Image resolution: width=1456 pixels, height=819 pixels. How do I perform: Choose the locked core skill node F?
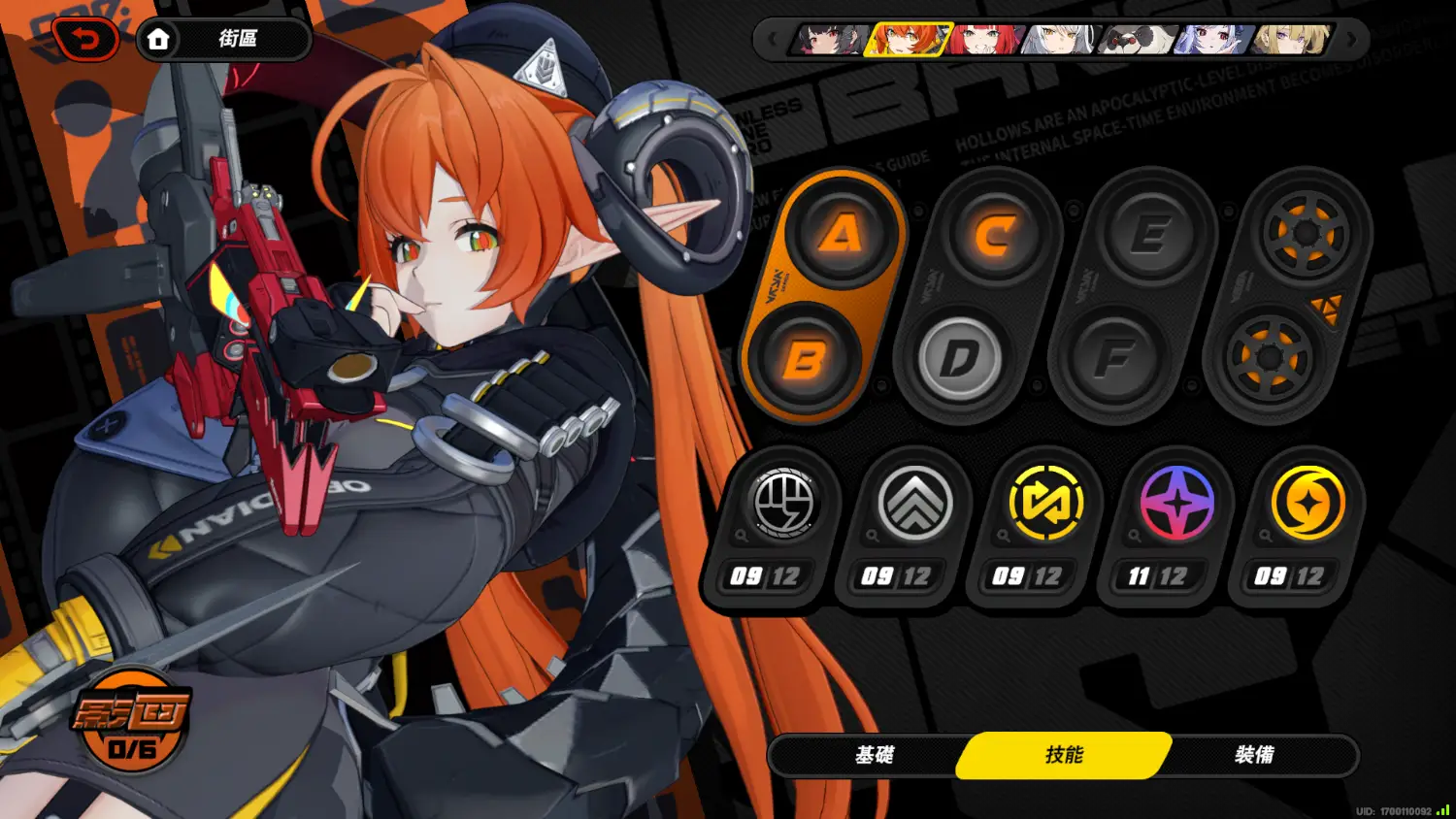click(x=1114, y=359)
